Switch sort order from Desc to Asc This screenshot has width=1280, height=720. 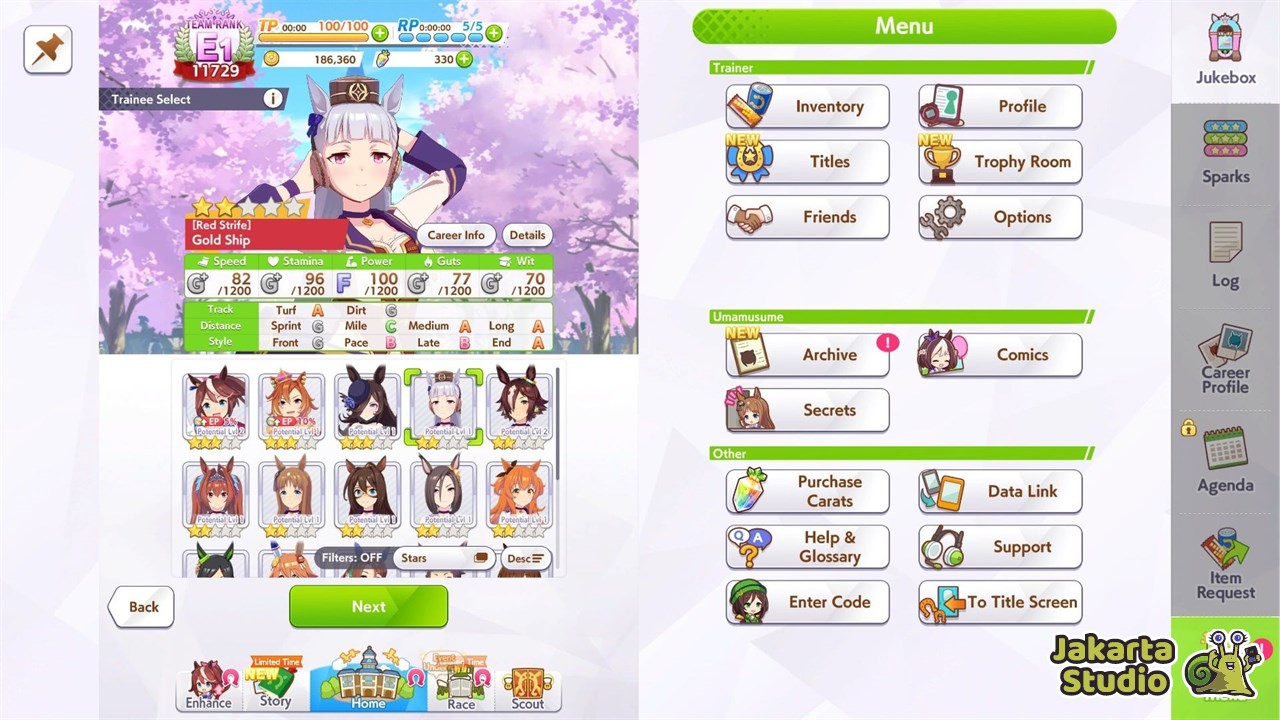pos(525,558)
